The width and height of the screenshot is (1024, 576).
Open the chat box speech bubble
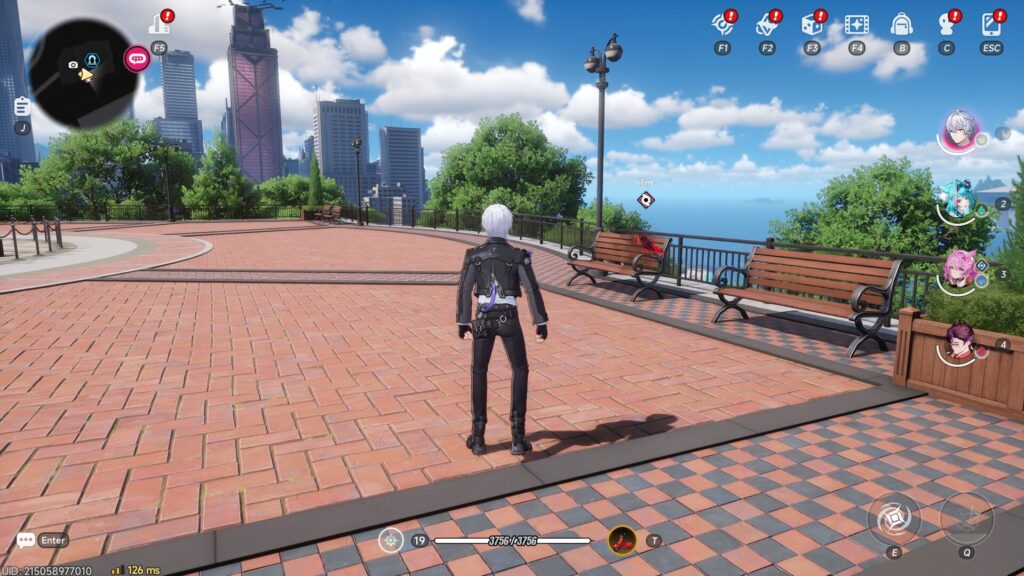click(x=26, y=540)
